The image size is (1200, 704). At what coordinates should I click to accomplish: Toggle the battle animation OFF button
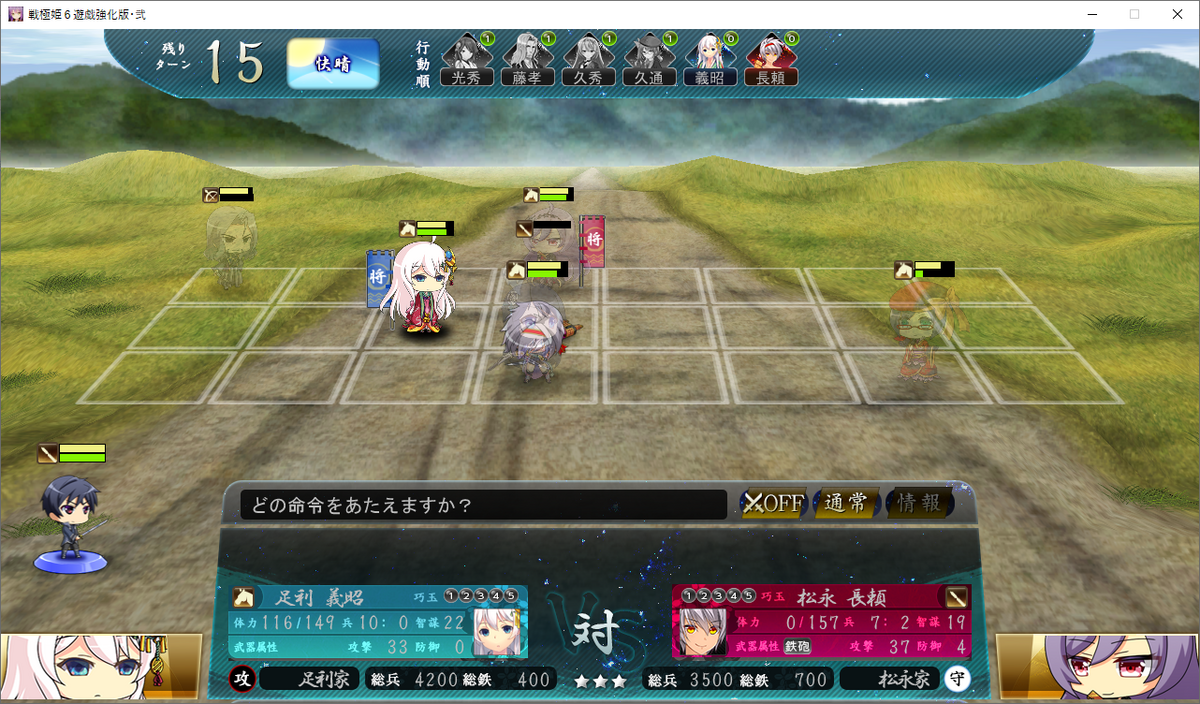click(773, 503)
